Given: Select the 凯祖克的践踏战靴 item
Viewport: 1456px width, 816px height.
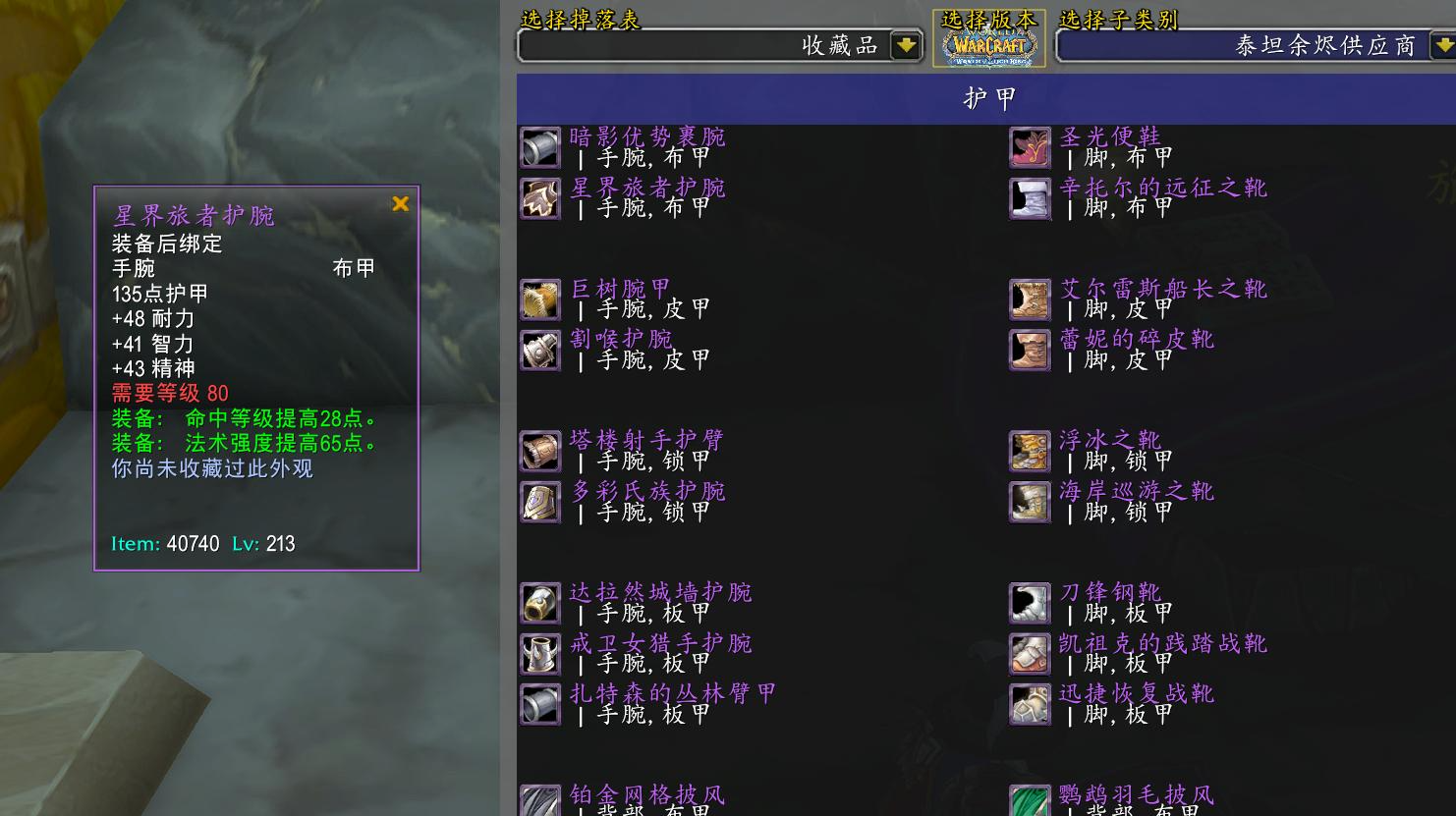Looking at the screenshot, I should (x=1162, y=644).
